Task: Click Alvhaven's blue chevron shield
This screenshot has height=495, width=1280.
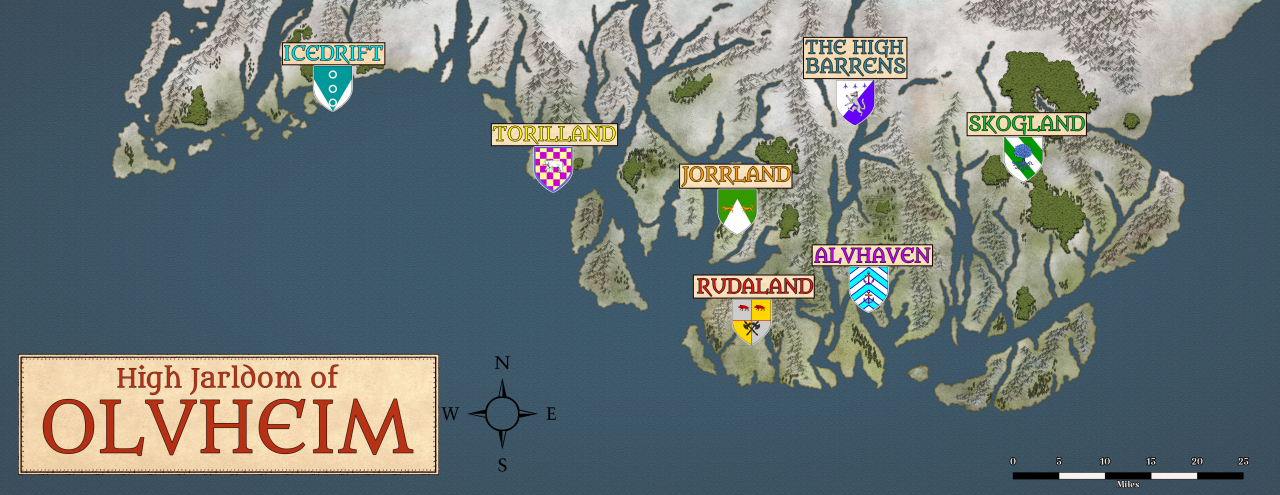Action: tap(868, 288)
